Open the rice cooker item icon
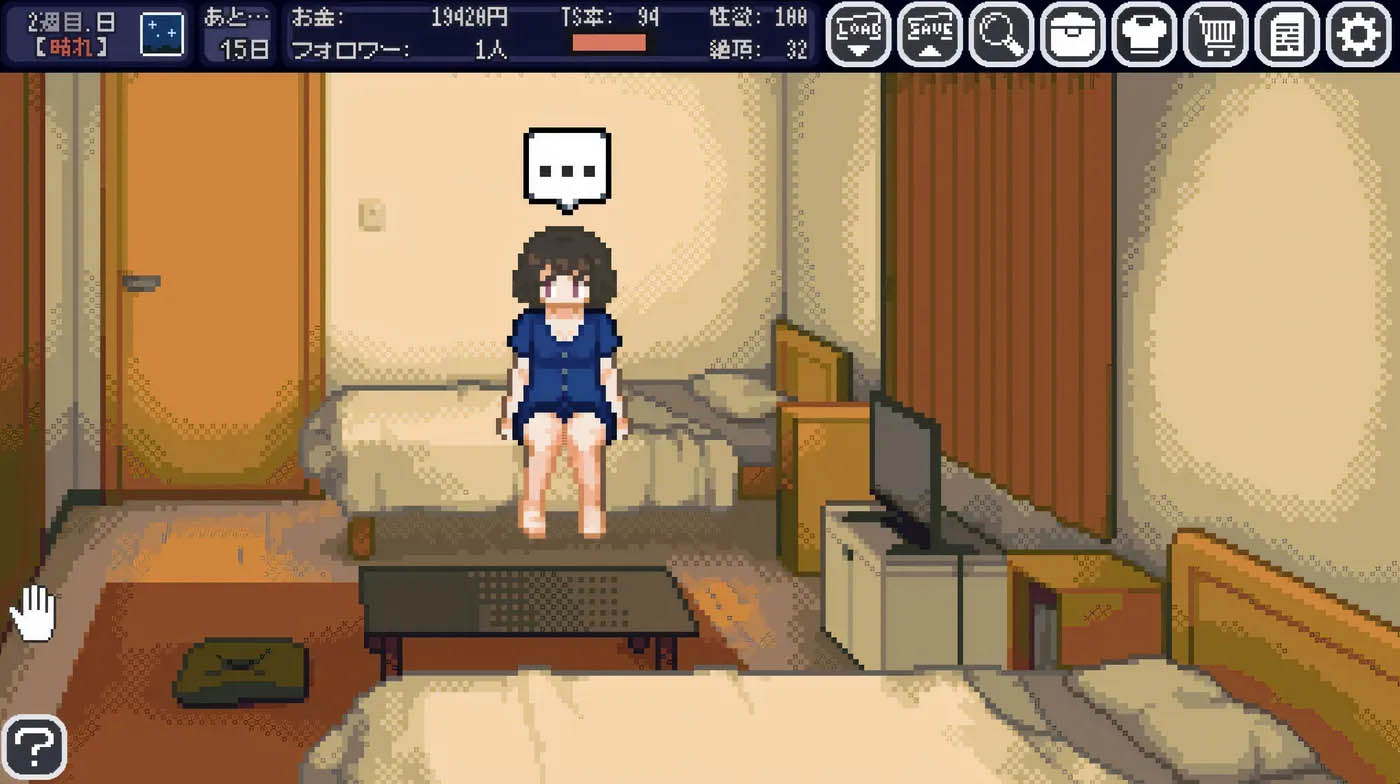This screenshot has height=784, width=1400. [1070, 33]
